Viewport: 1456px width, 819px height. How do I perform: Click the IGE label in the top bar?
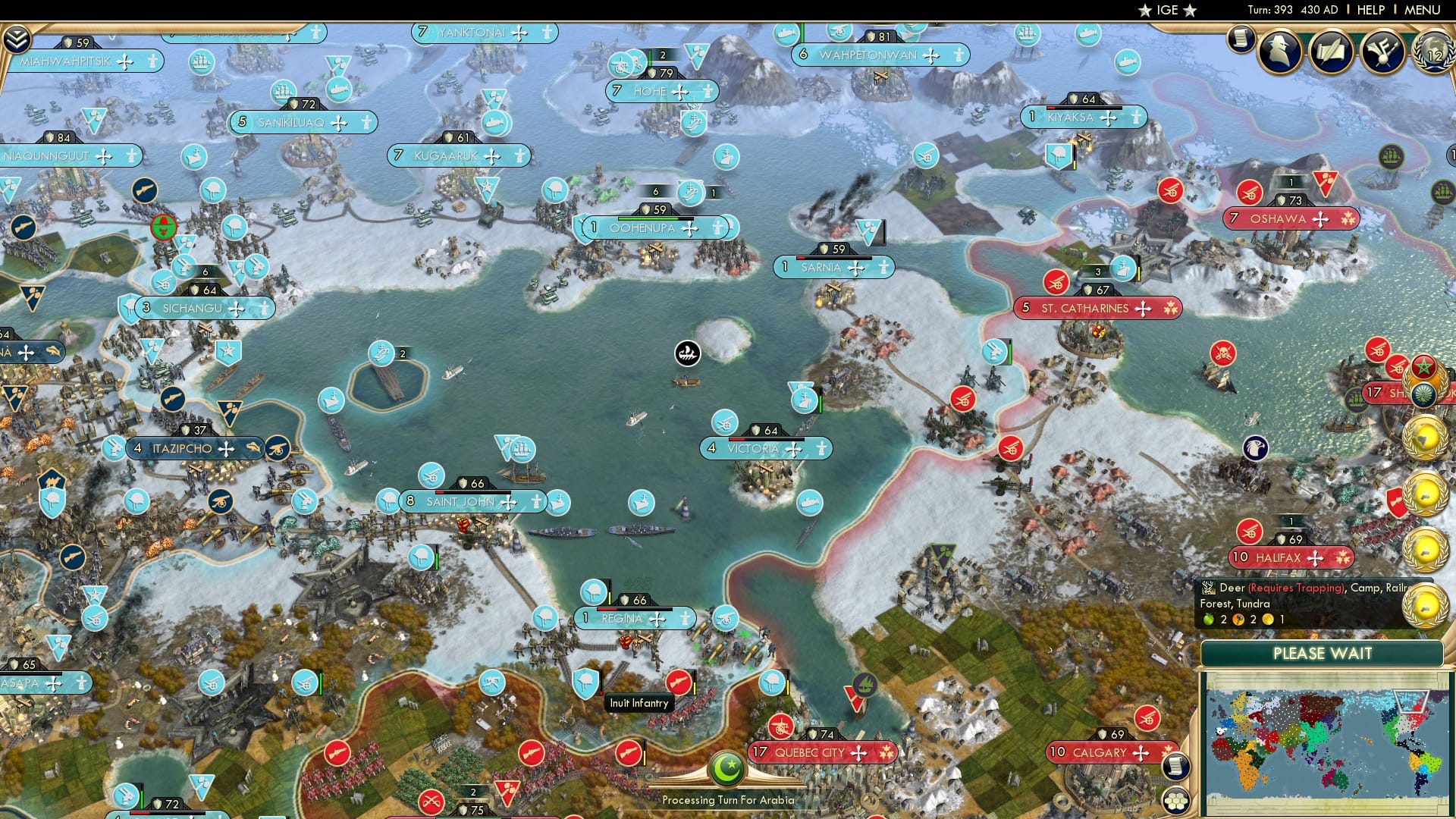click(x=1165, y=10)
